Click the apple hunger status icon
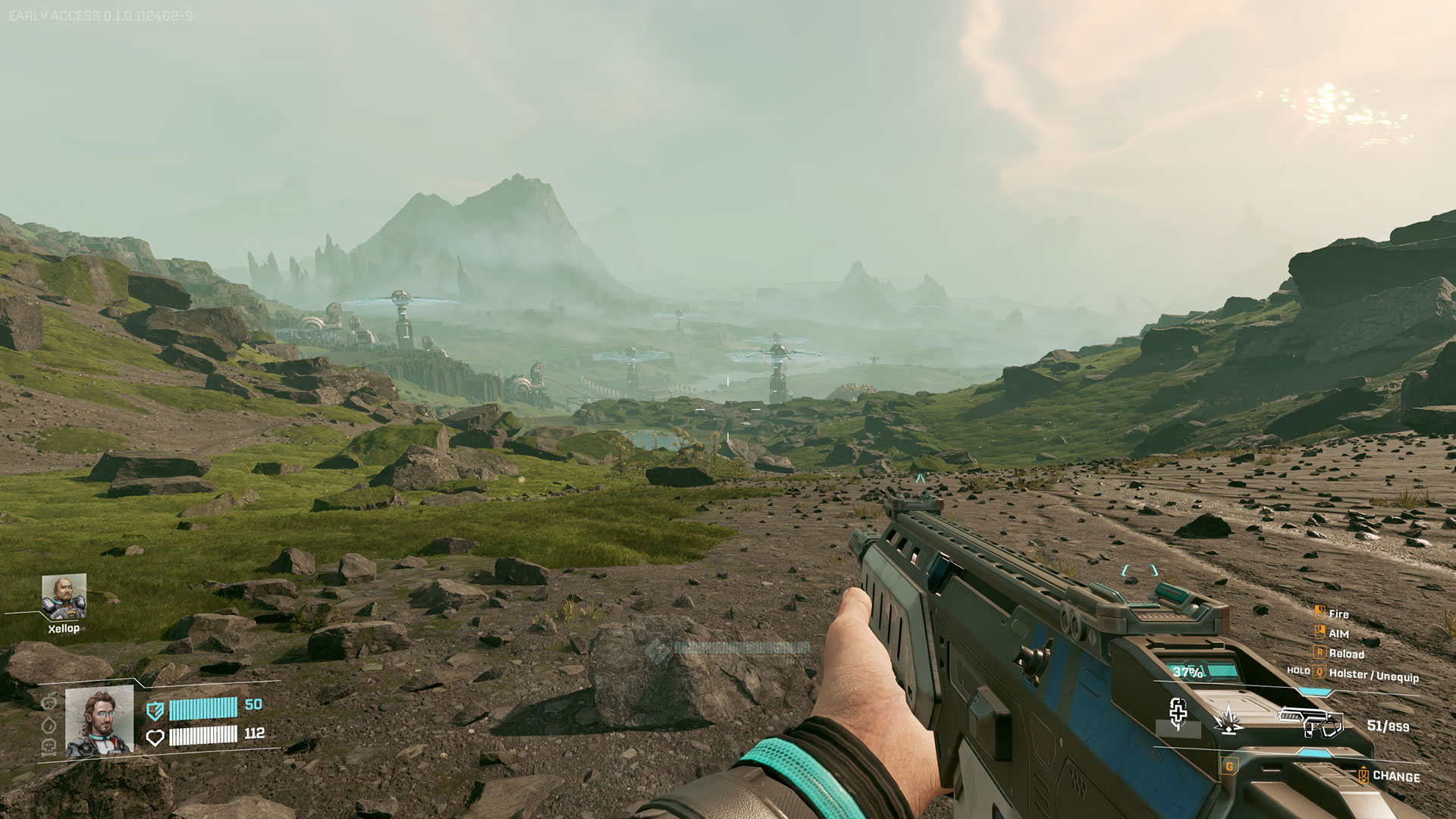The image size is (1456, 819). [x=49, y=702]
